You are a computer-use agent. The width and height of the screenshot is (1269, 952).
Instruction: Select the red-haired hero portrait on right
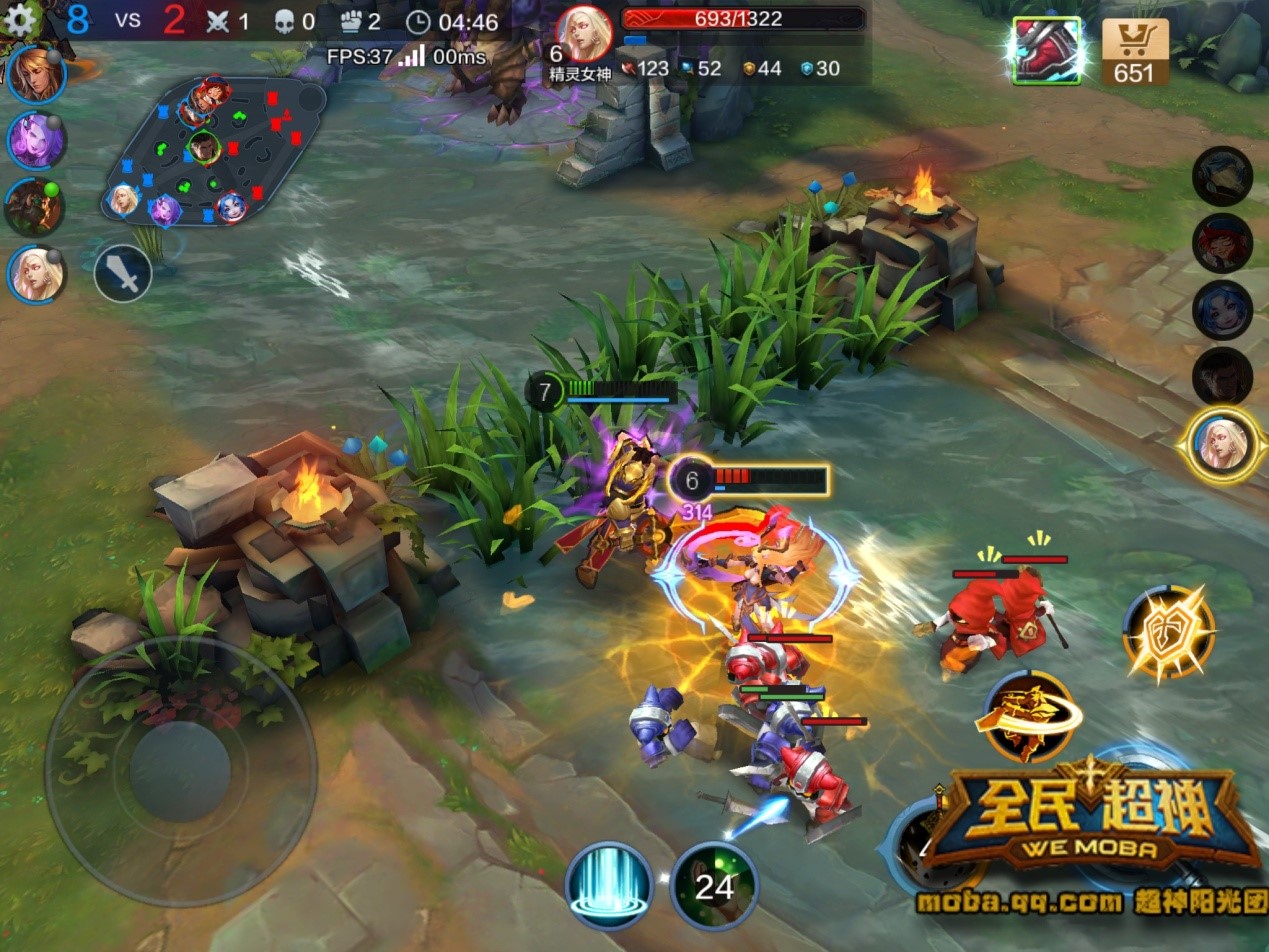pos(1222,243)
